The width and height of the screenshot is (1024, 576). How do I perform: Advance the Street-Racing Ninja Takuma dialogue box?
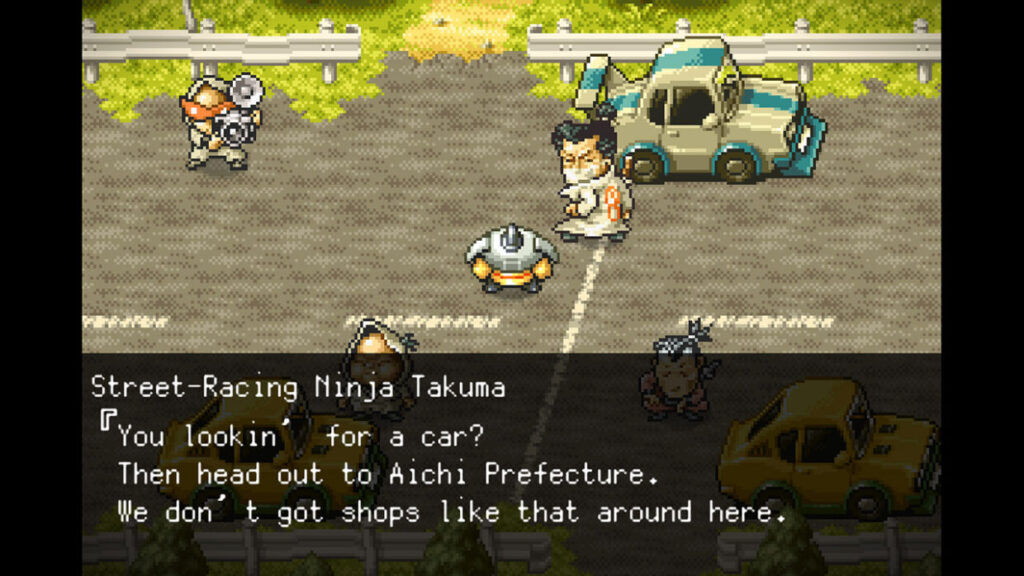click(x=510, y=452)
